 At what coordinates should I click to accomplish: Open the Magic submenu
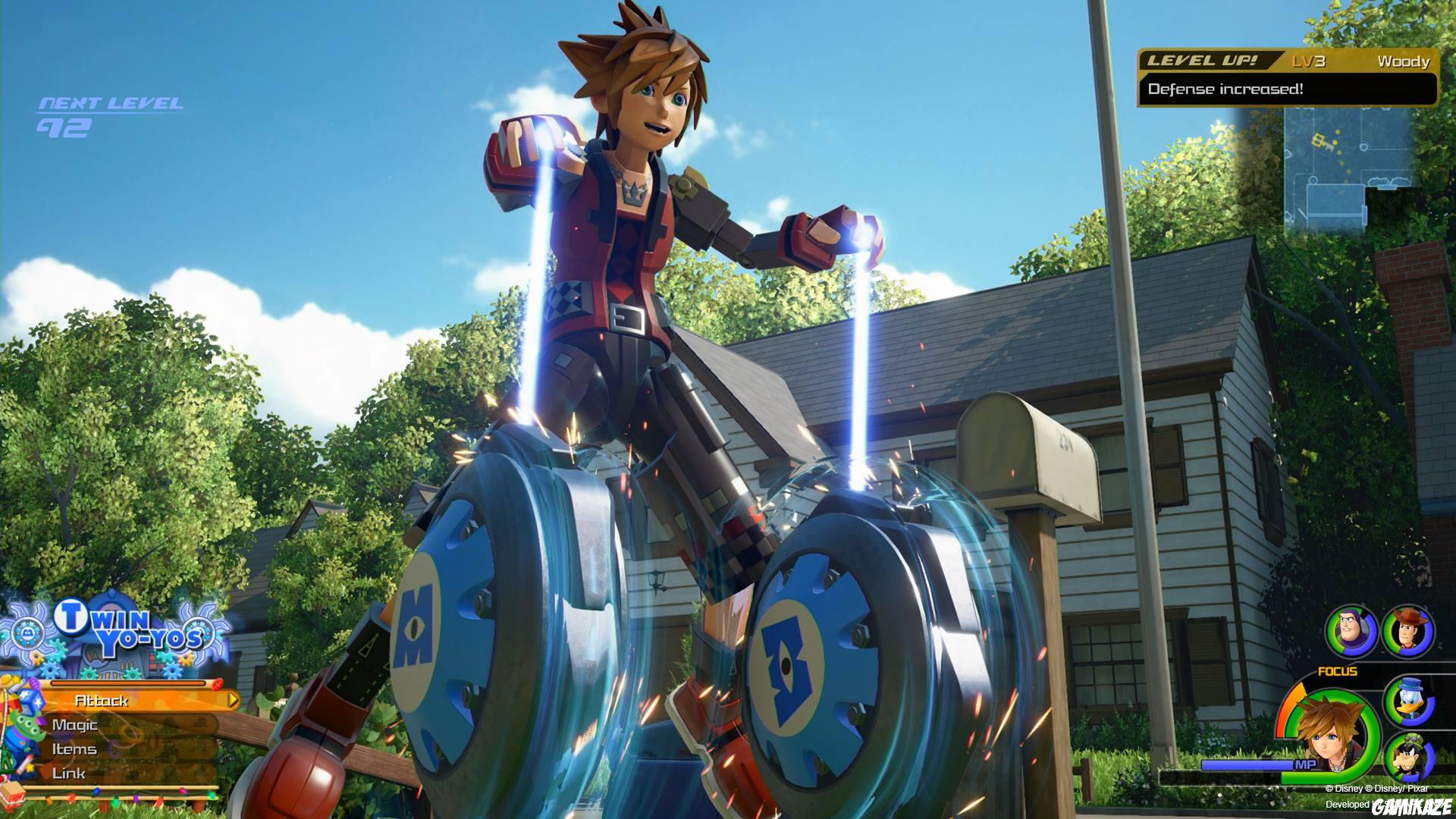click(76, 725)
